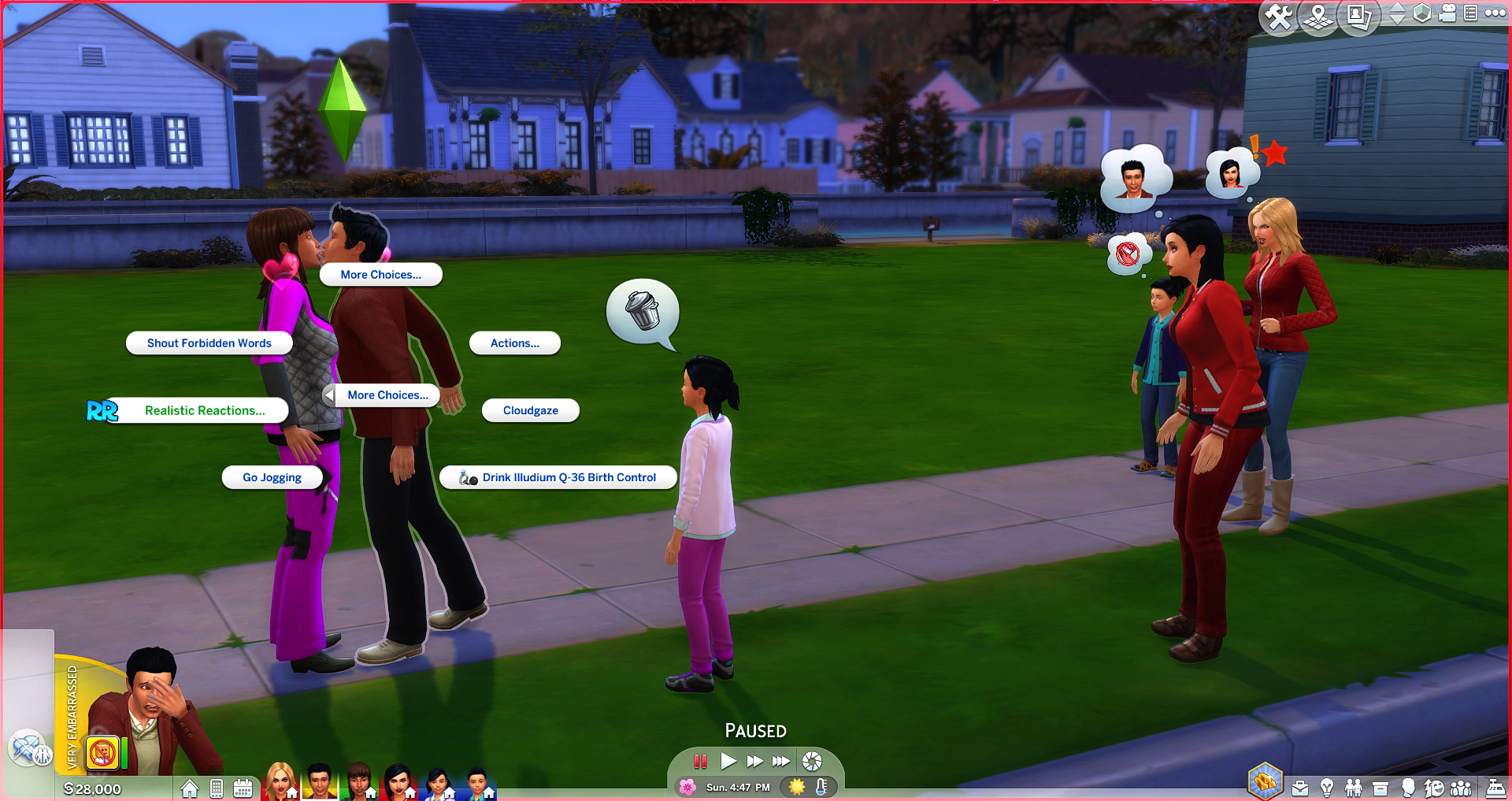Viewport: 1512px width, 801px height.
Task: Select Go Jogging from the pie menu
Action: tap(272, 477)
